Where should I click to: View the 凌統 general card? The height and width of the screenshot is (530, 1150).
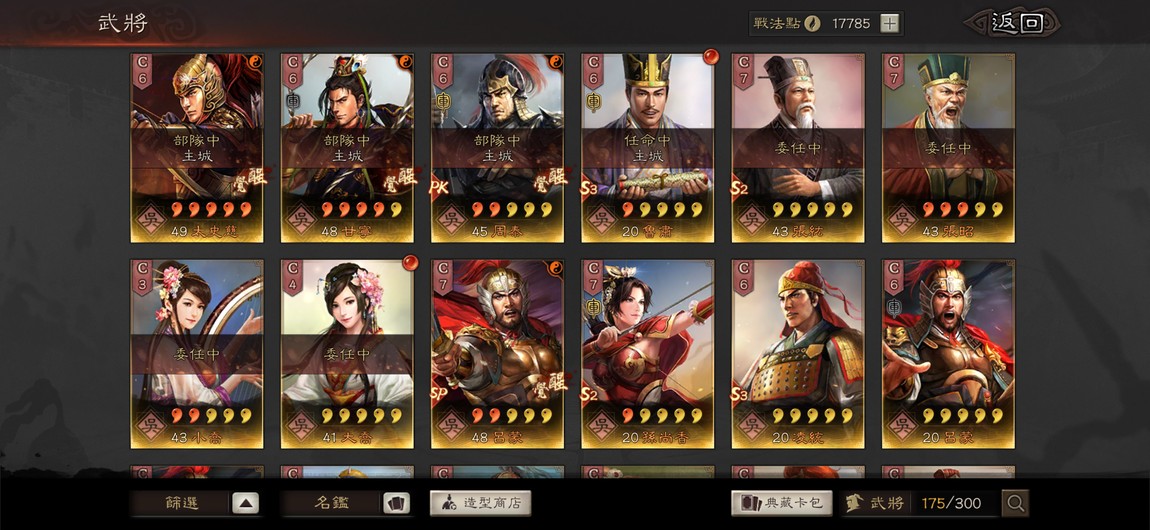[x=798, y=354]
